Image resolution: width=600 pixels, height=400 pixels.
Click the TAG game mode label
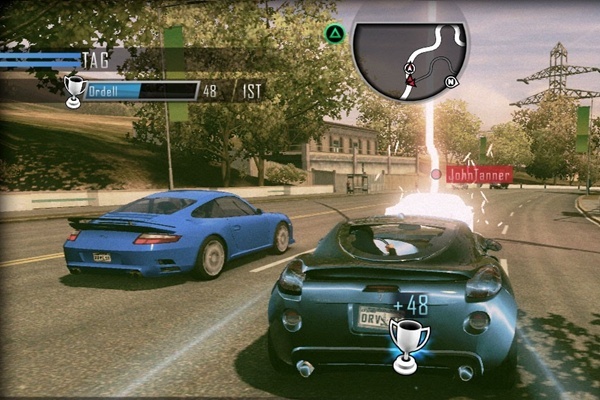(96, 60)
